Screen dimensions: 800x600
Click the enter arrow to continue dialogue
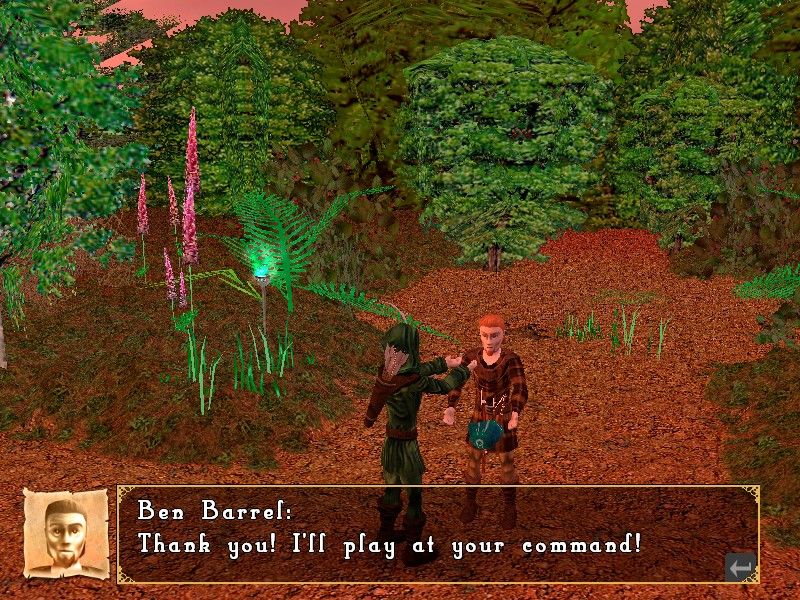tap(740, 567)
